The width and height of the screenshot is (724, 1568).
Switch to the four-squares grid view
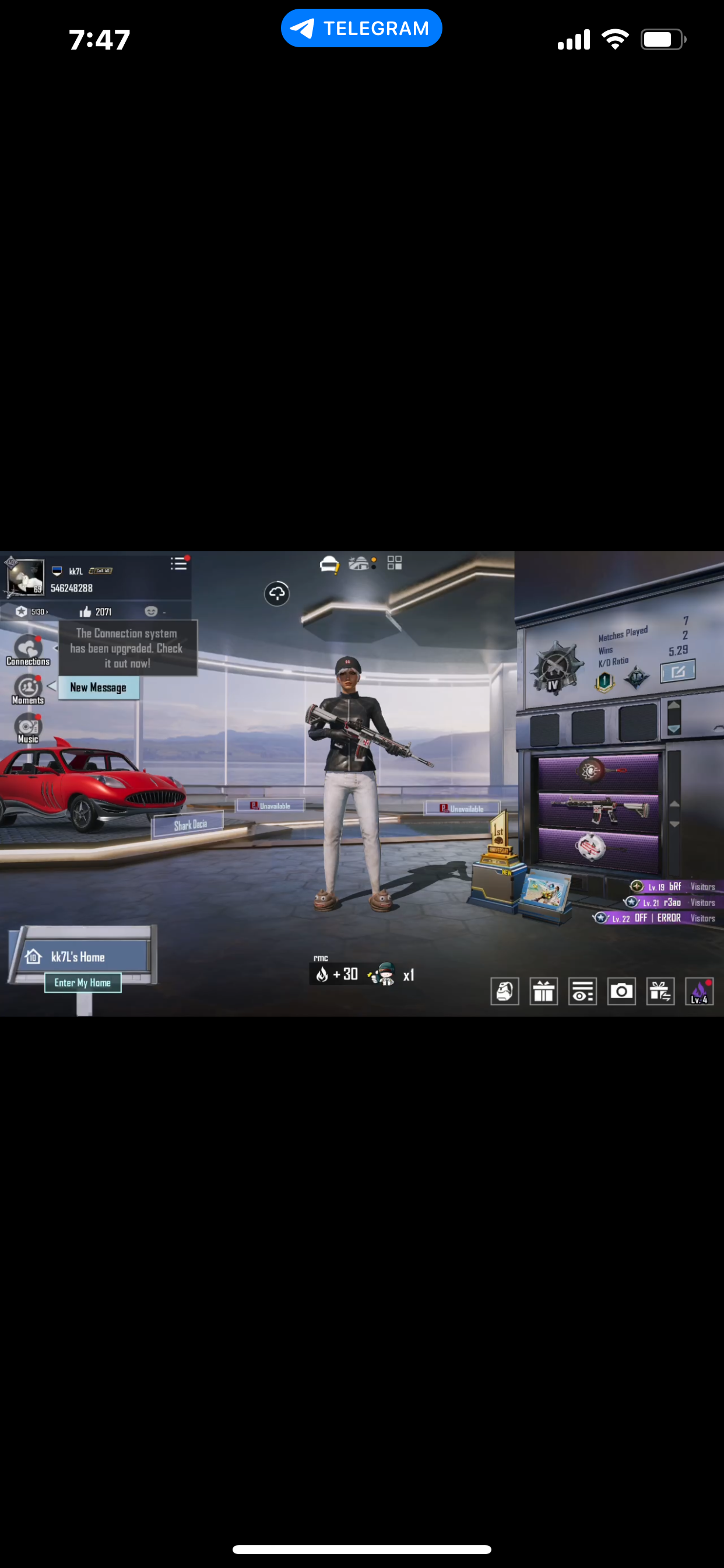394,563
